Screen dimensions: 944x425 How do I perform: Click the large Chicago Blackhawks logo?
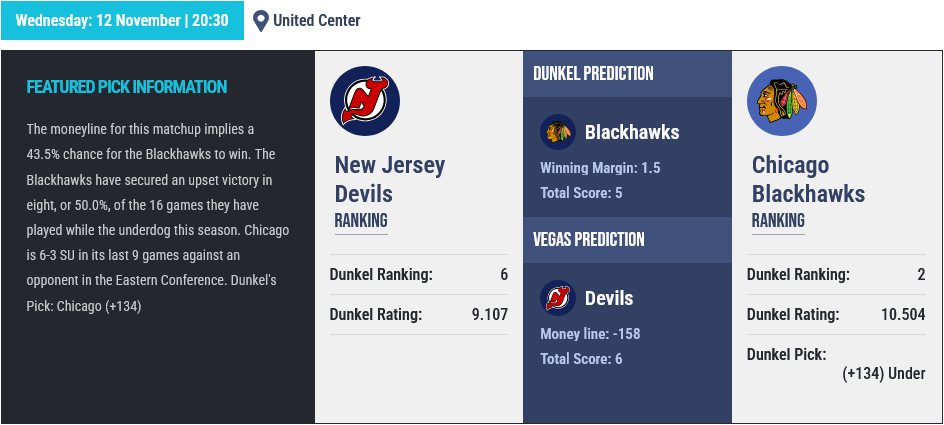(782, 101)
